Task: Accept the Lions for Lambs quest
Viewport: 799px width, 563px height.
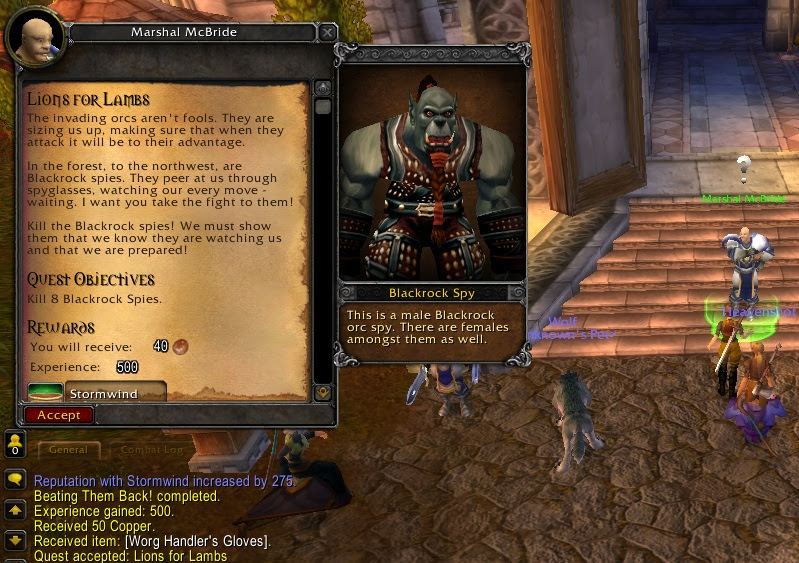Action: (59, 415)
